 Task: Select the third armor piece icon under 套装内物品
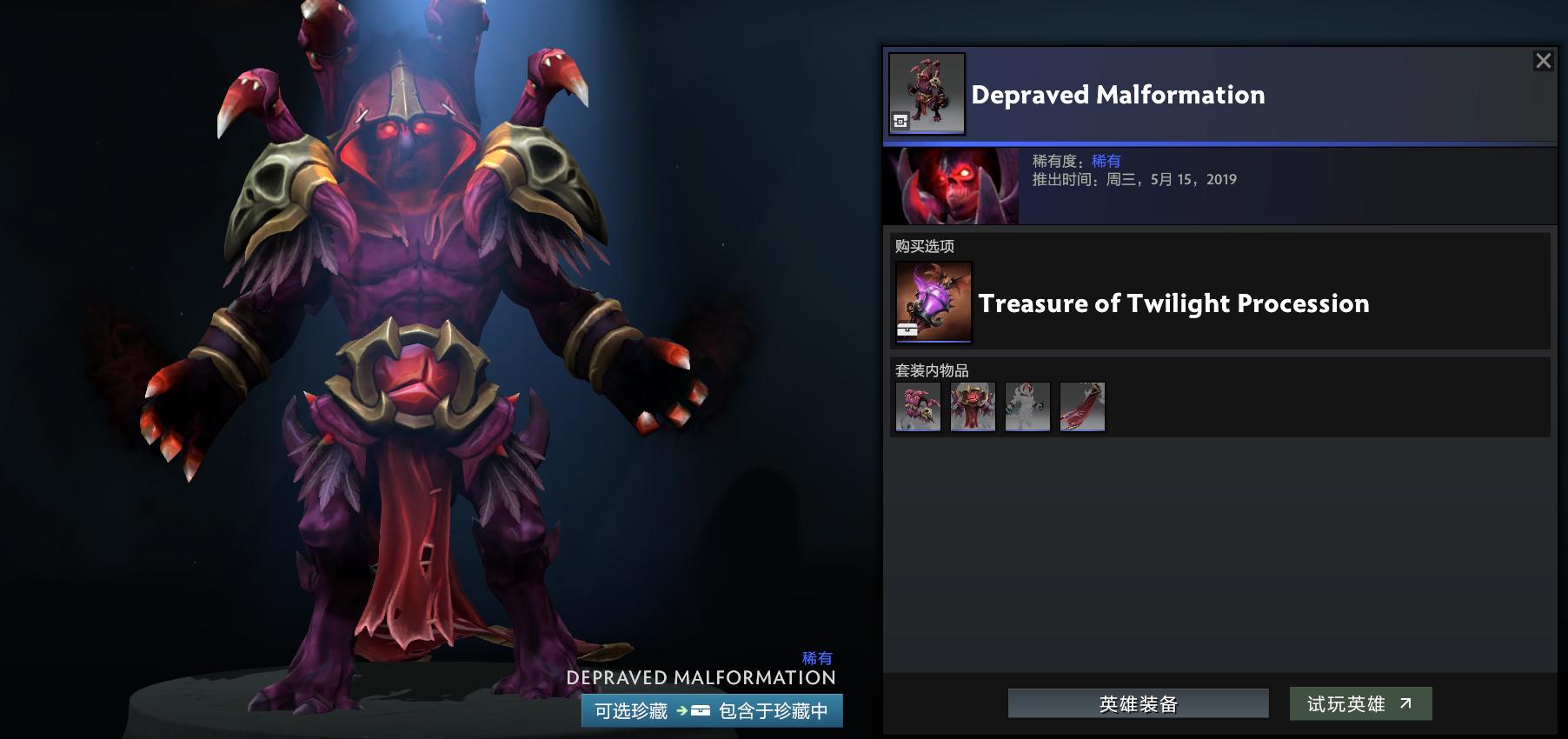pyautogui.click(x=1027, y=406)
